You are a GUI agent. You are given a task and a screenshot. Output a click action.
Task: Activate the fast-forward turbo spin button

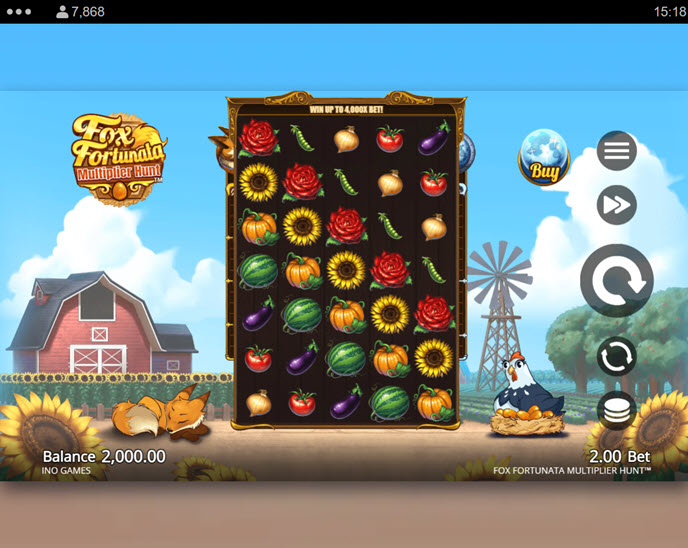pos(617,206)
